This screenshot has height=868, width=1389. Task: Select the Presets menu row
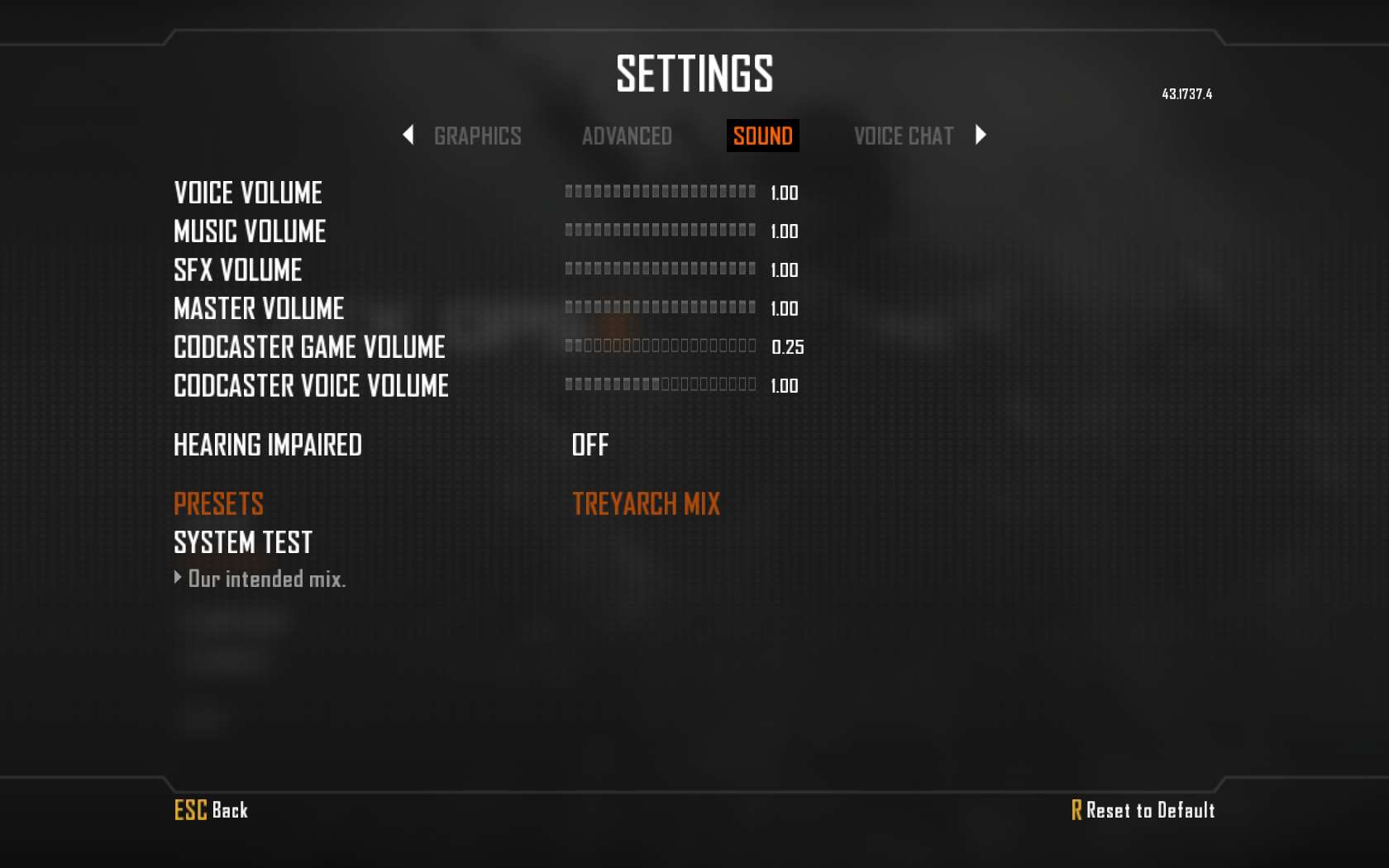(218, 504)
